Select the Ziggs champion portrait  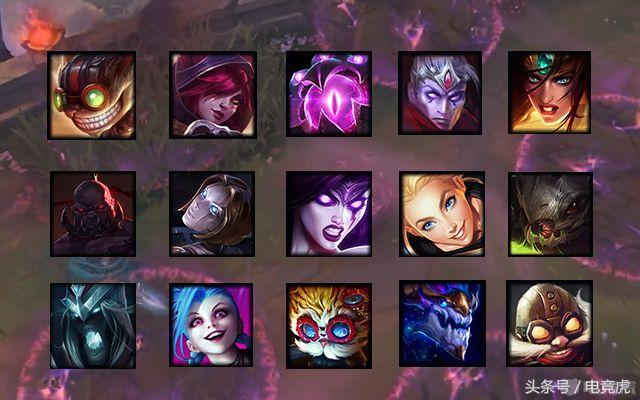pos(91,93)
